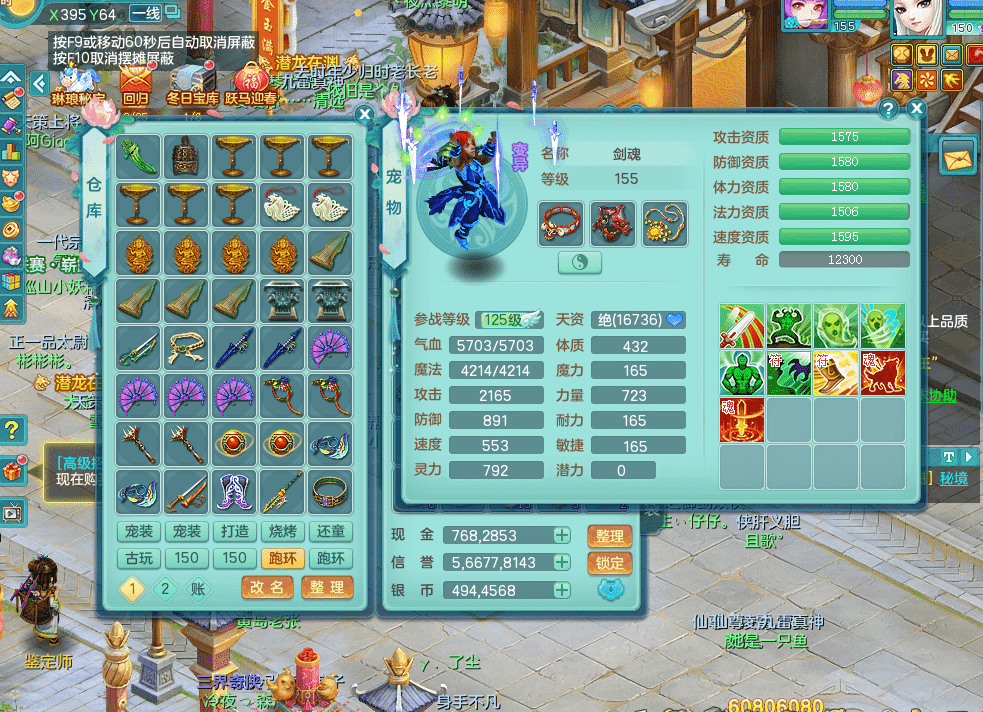Open the 账 ledger page
Image resolution: width=983 pixels, height=712 pixels.
click(197, 588)
